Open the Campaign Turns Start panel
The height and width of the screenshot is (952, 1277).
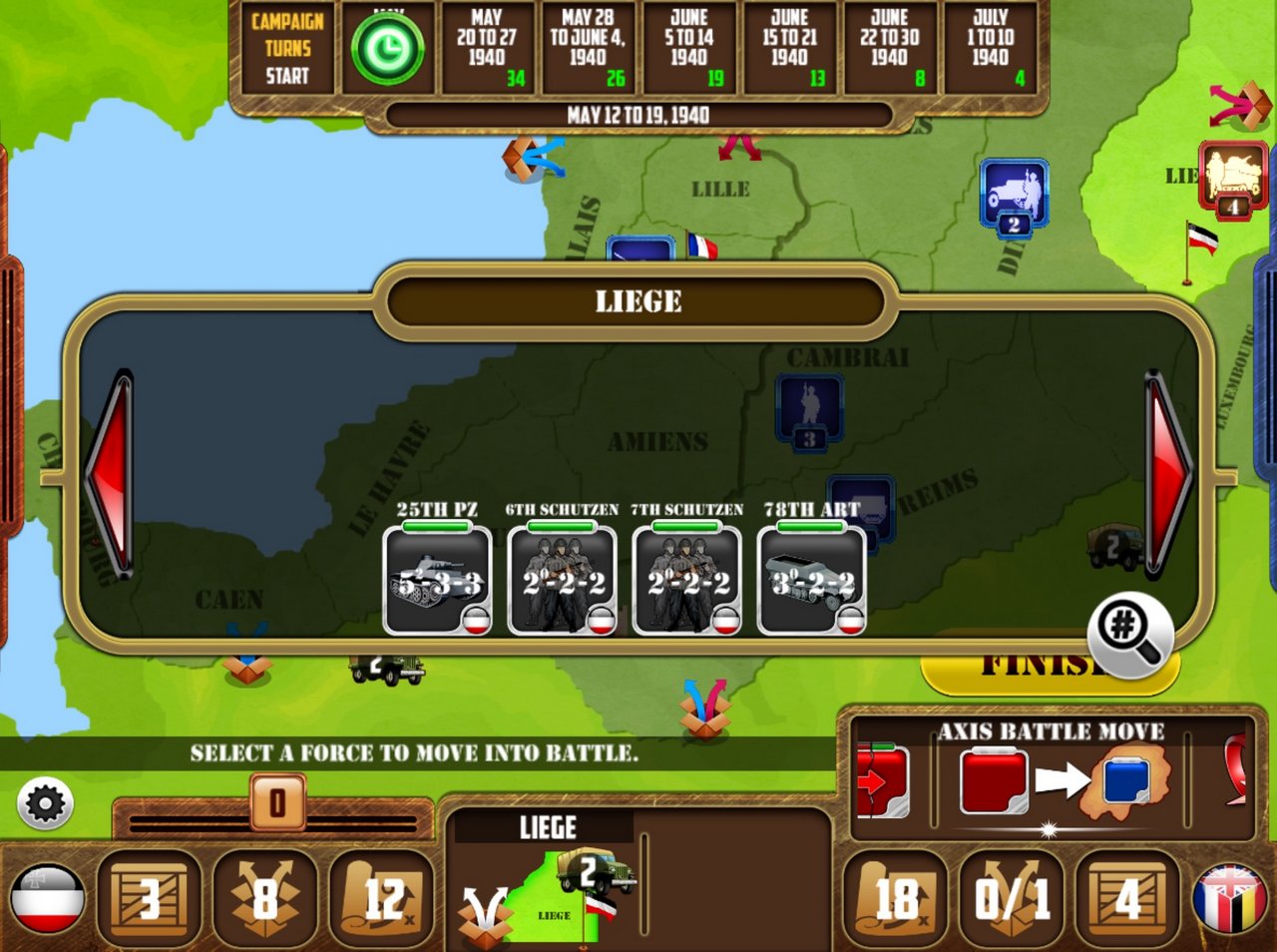pos(286,48)
